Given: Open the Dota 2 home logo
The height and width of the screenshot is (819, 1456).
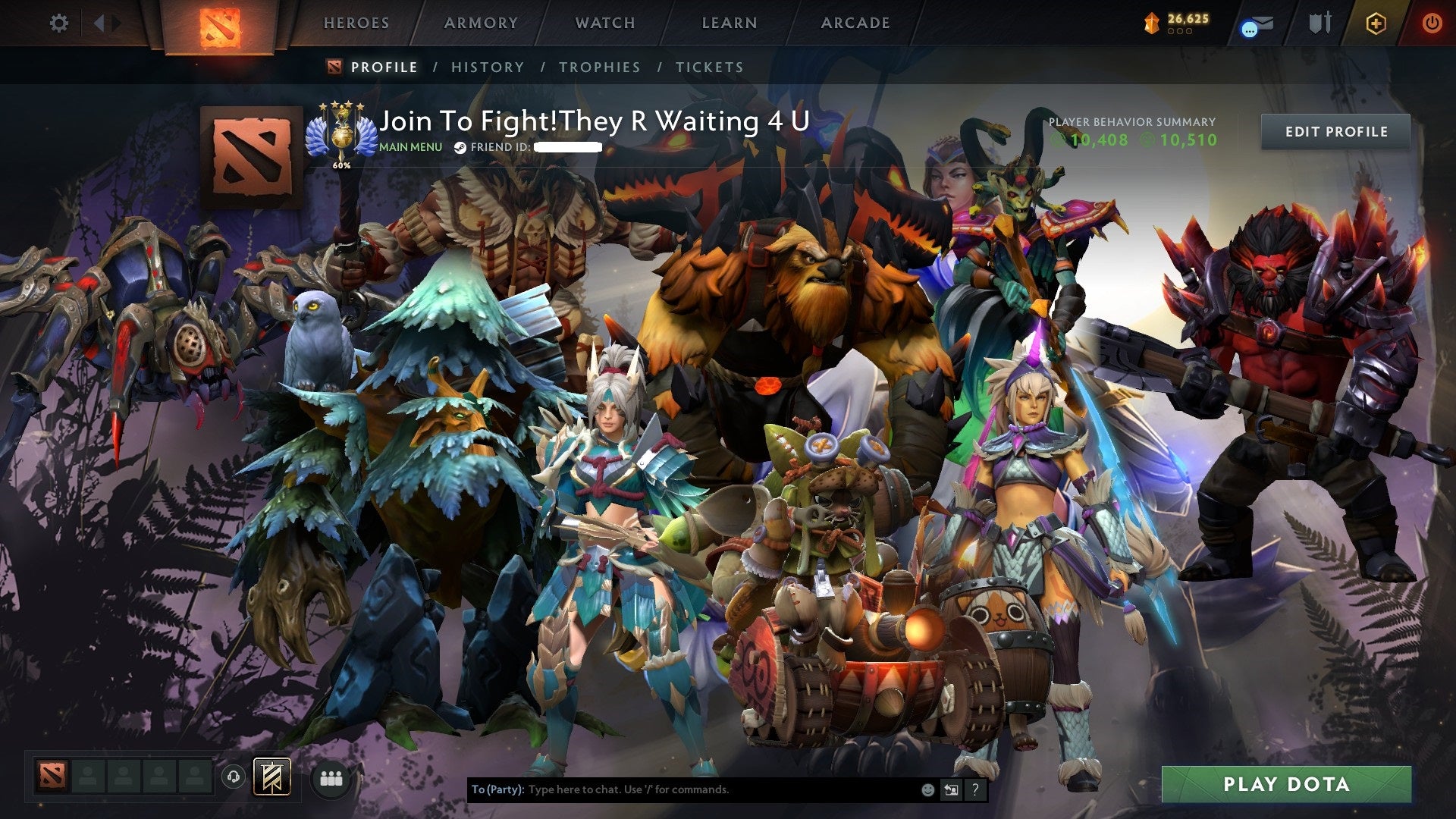Looking at the screenshot, I should (x=220, y=23).
